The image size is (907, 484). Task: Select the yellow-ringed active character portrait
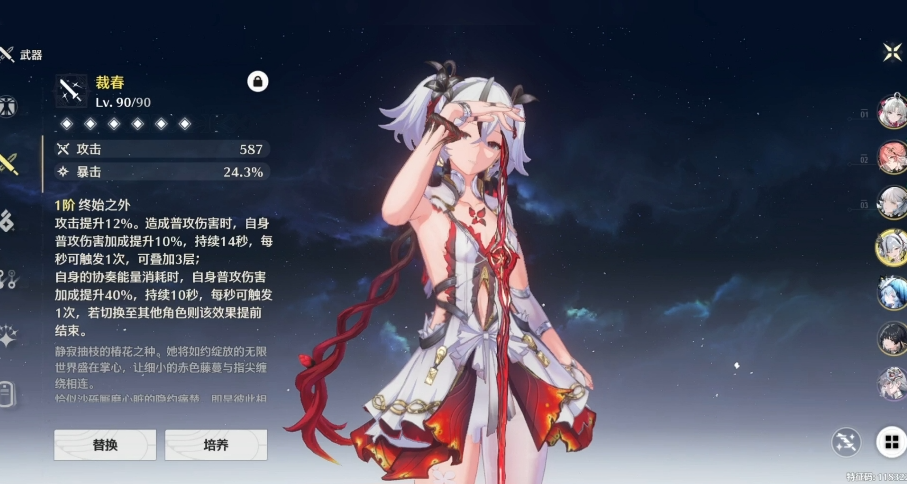click(891, 246)
